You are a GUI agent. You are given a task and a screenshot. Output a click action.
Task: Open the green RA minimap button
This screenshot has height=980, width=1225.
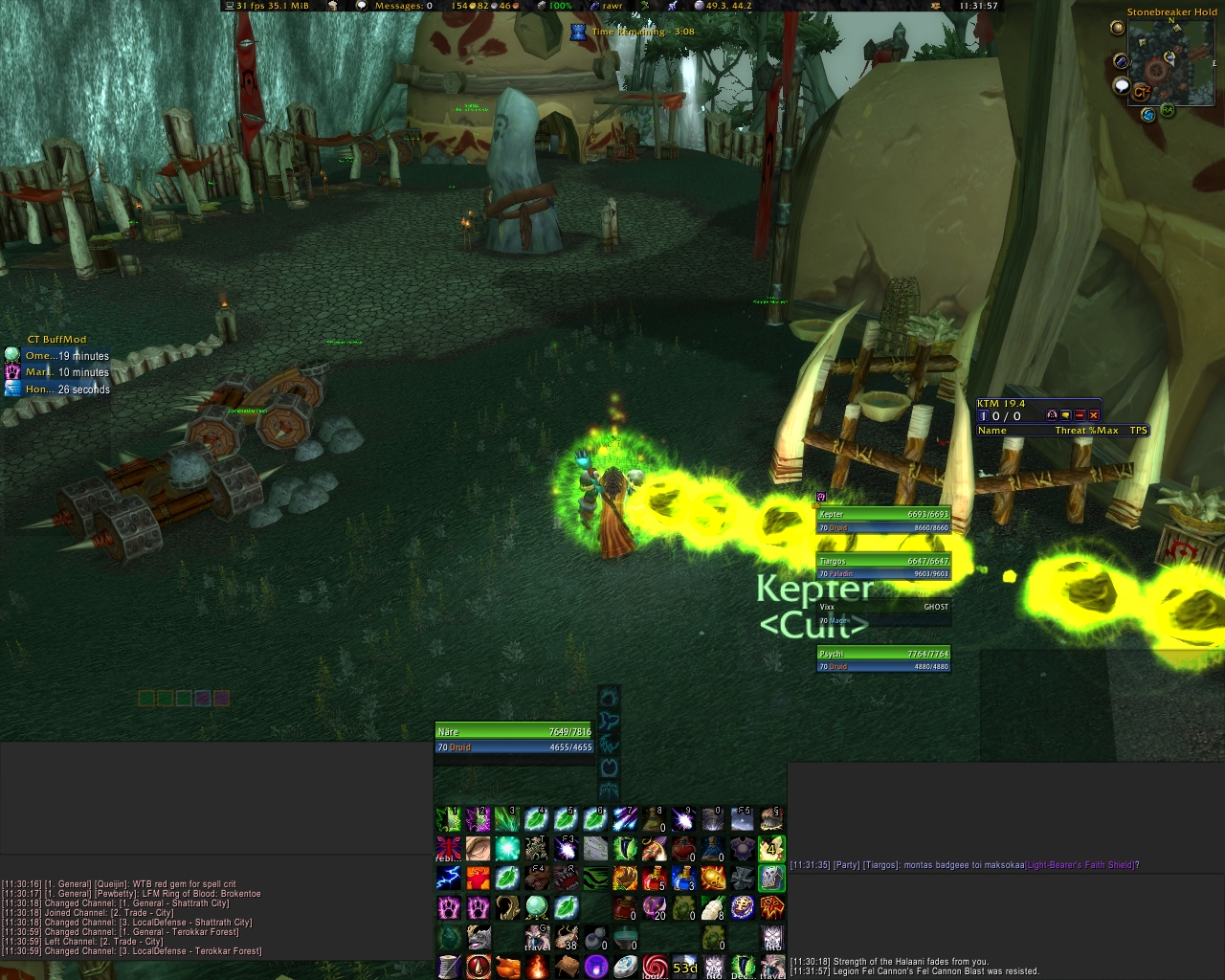pos(1168,110)
